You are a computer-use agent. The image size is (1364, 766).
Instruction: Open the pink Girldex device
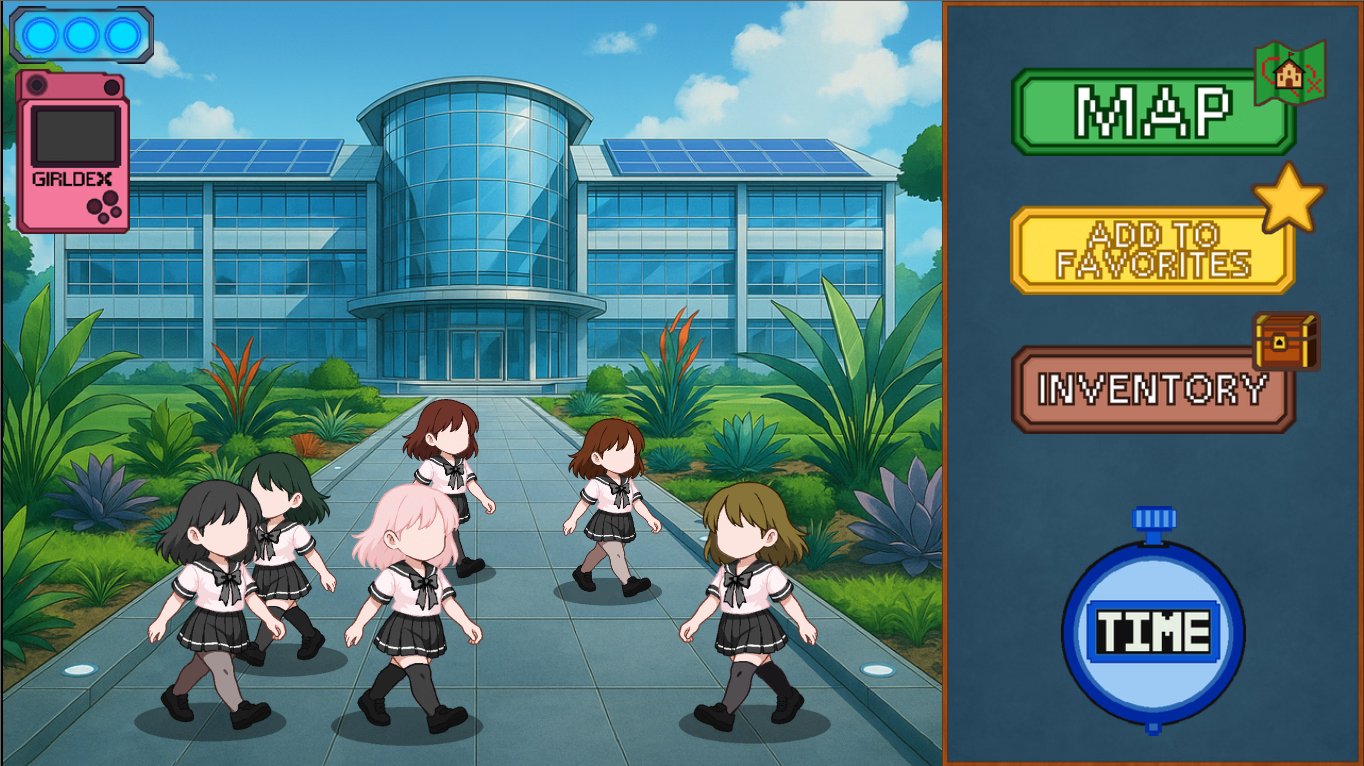(73, 152)
